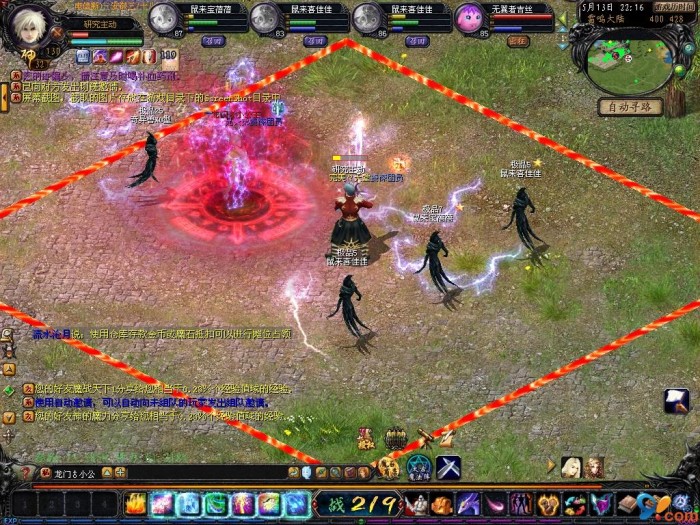The width and height of the screenshot is (700, 525).
Task: Click the 自动寻路 auto-pathfinding button
Action: (x=631, y=107)
